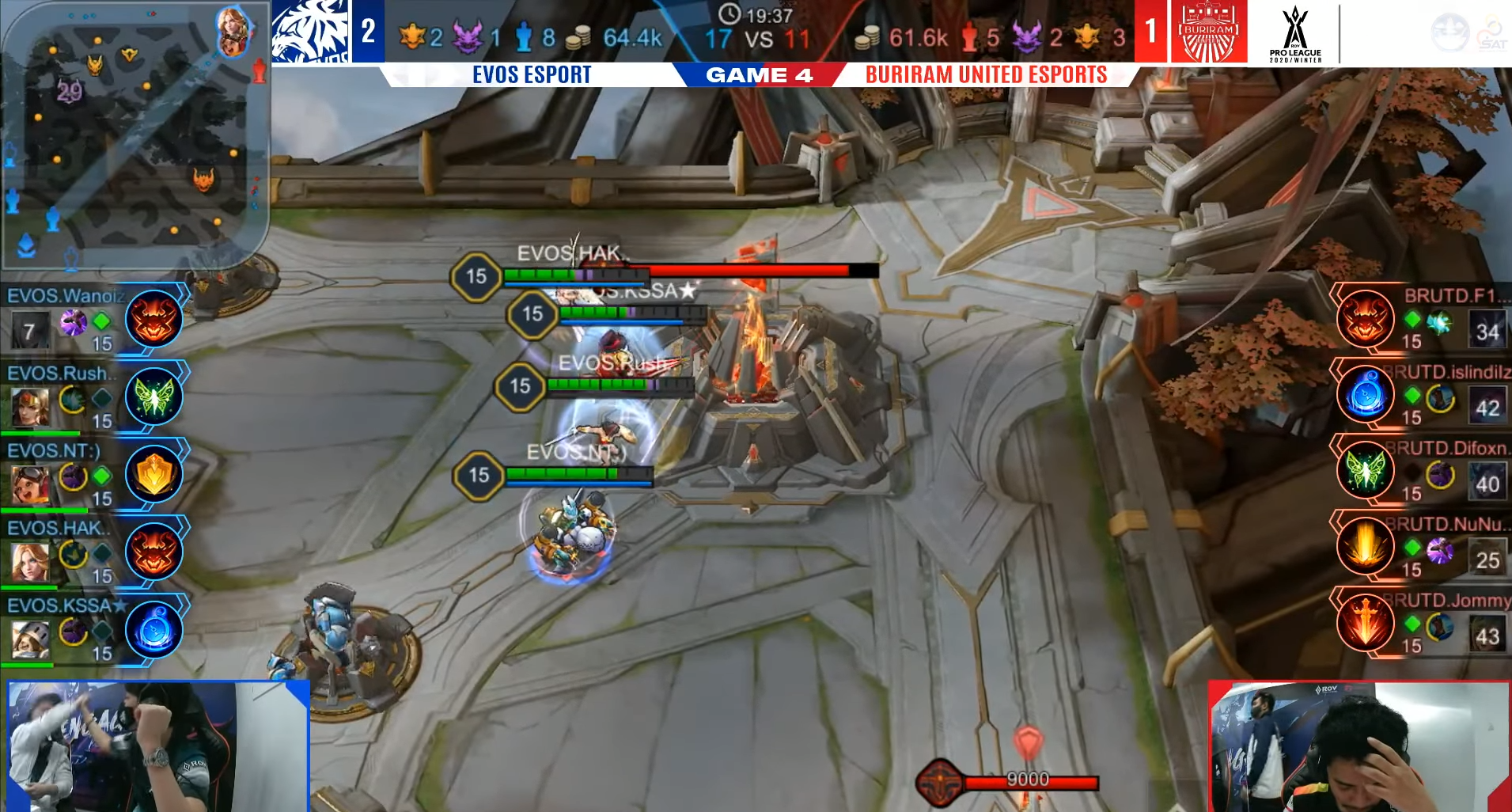Switch to the BURIRAM UNITED ESPORTS team header
Screen dimensions: 1512x812
985,76
